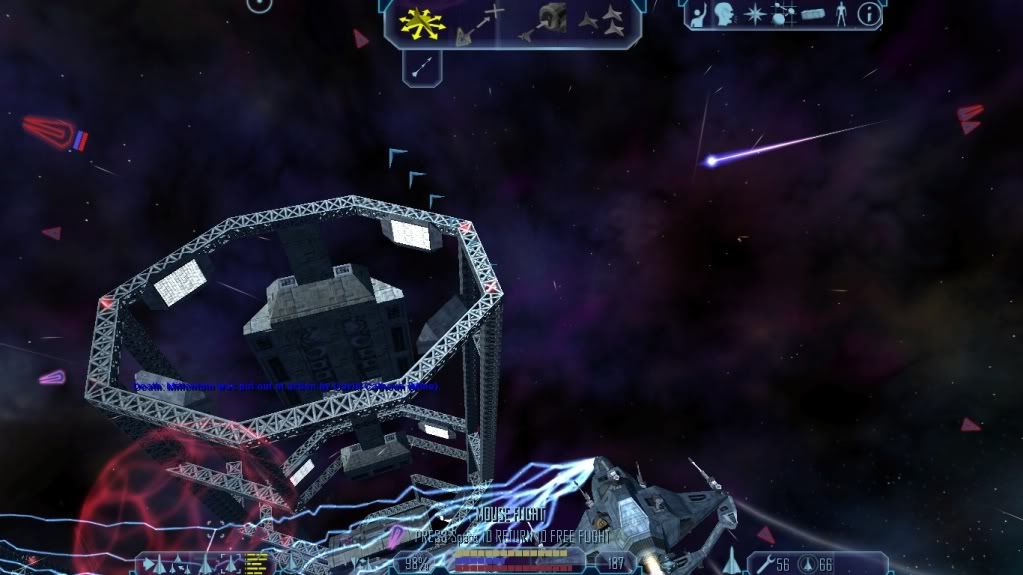This screenshot has width=1023, height=575.
Task: Show the cargo container inventory icon
Action: coord(811,15)
